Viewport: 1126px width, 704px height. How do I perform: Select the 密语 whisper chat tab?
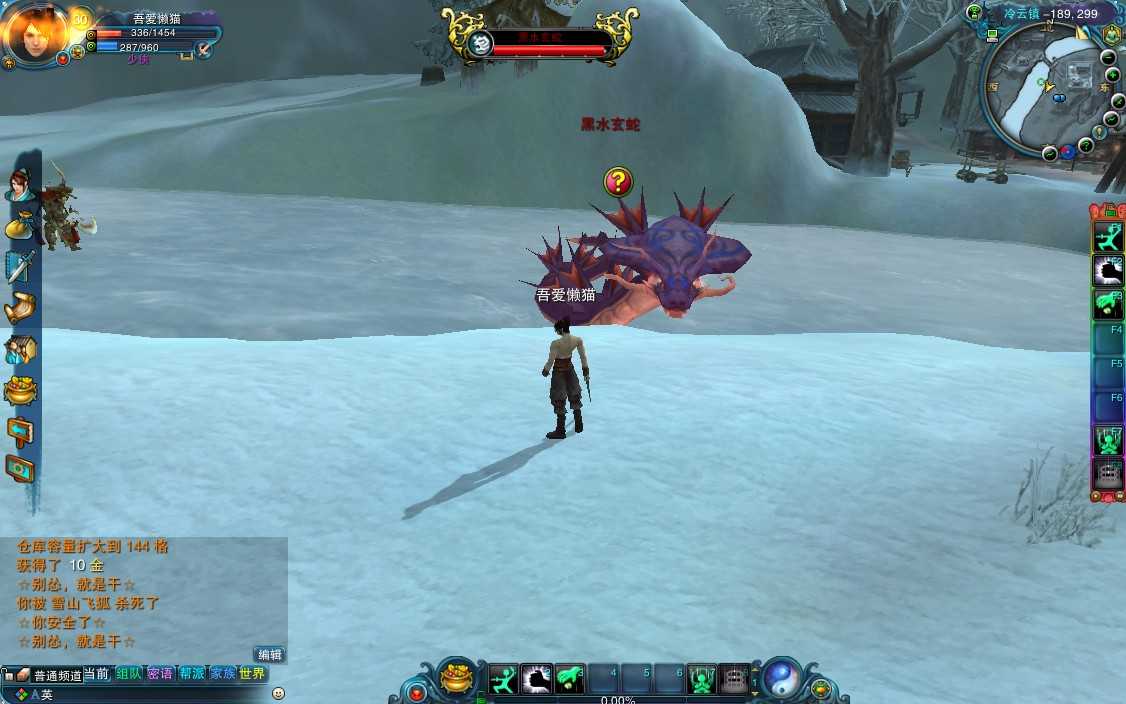(160, 674)
